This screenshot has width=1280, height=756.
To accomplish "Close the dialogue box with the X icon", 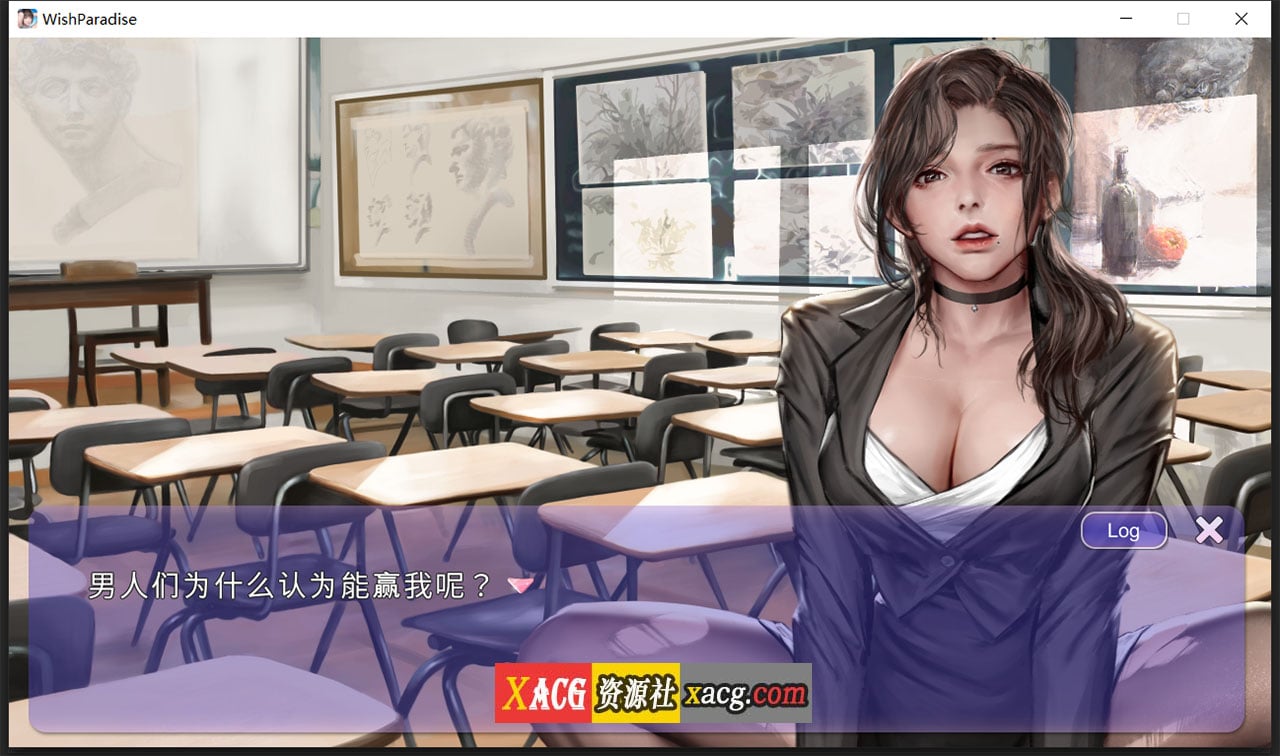I will coord(1210,530).
